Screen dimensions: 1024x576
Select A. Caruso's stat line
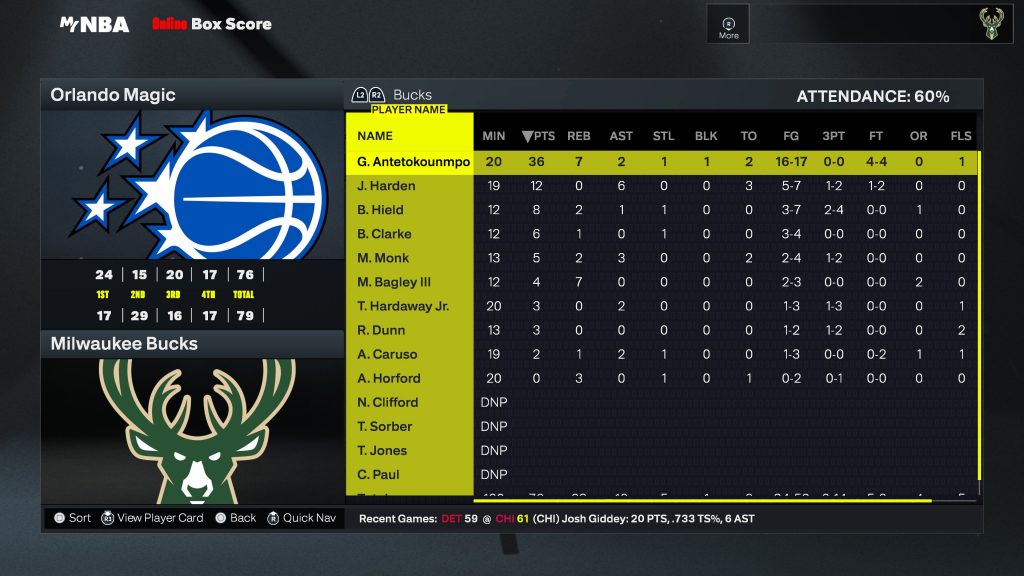point(387,354)
